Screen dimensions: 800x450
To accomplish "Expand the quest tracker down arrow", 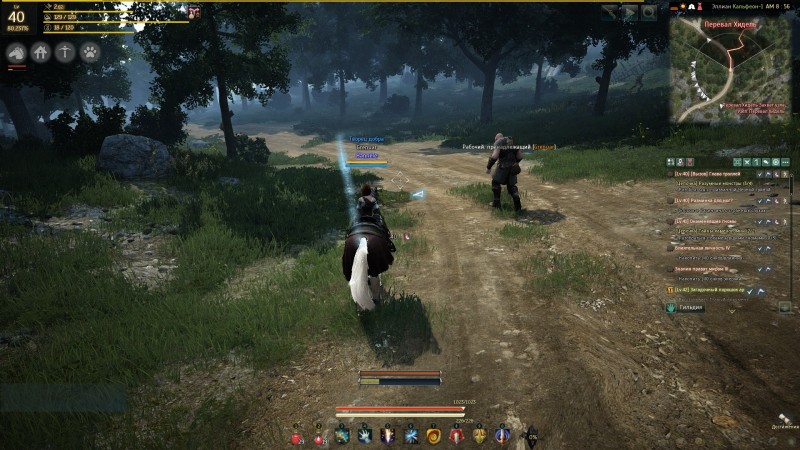I will [731, 311].
